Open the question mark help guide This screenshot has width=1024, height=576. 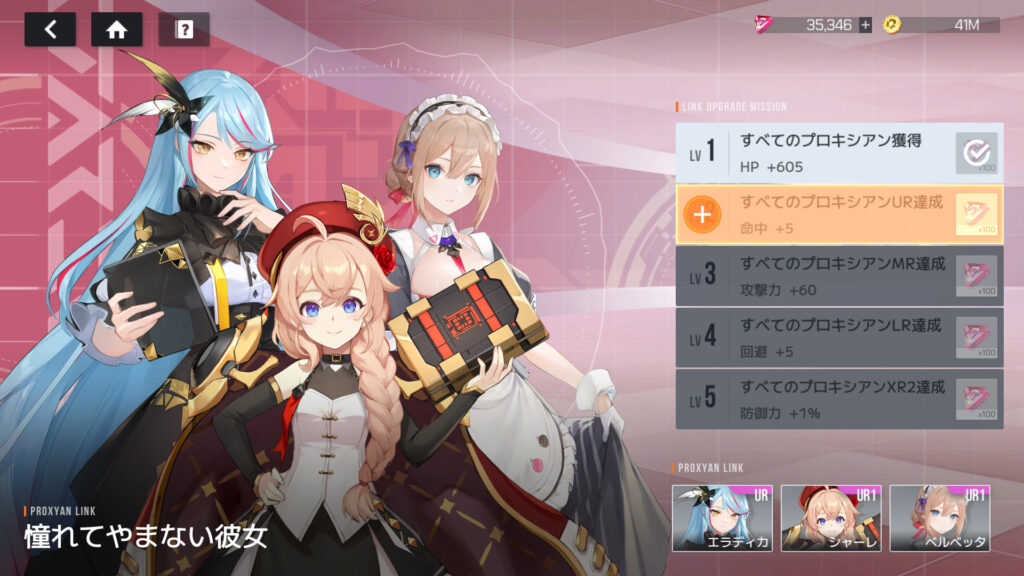[x=184, y=29]
